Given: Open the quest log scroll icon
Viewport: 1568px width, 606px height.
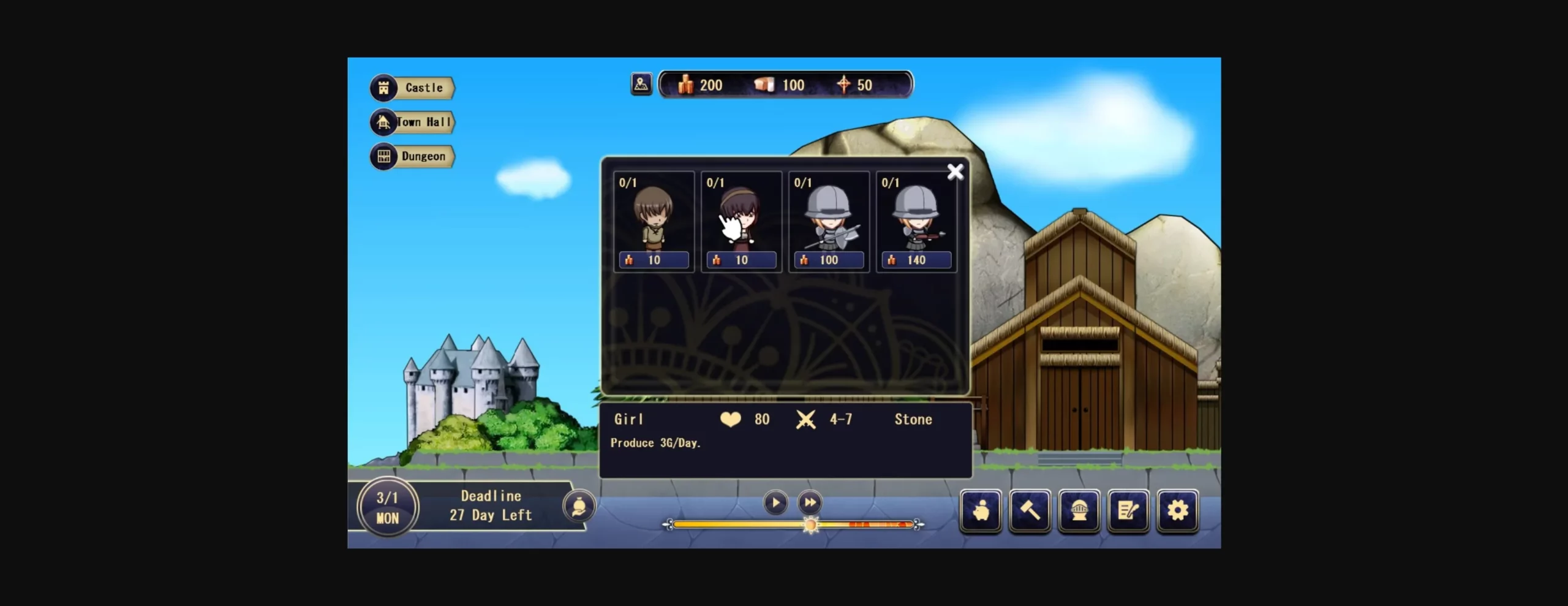Looking at the screenshot, I should 1128,510.
